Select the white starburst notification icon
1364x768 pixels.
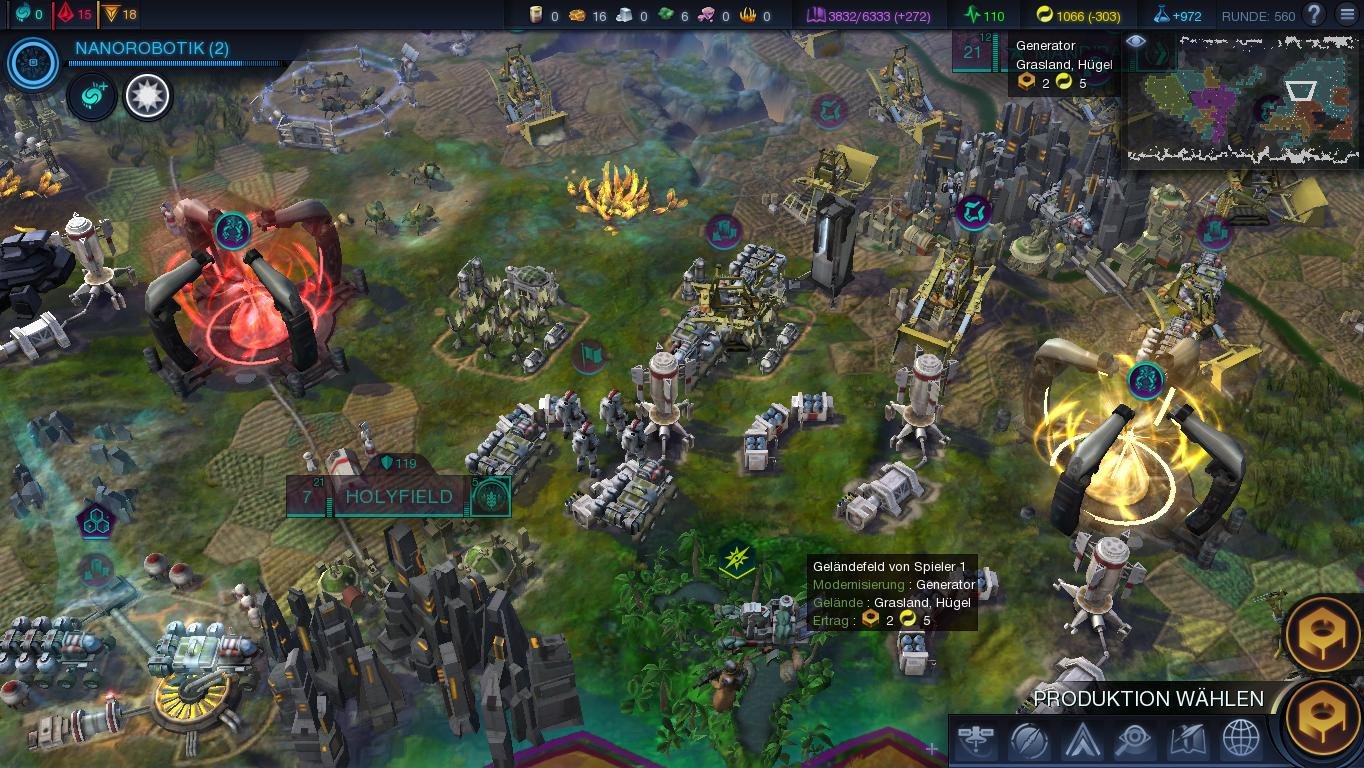(148, 97)
